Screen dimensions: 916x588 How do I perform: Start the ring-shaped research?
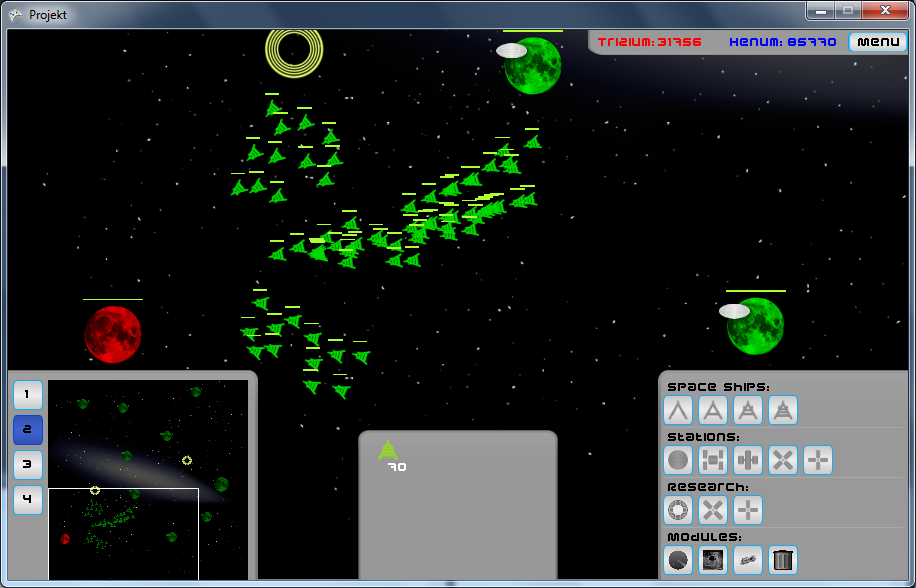[679, 510]
